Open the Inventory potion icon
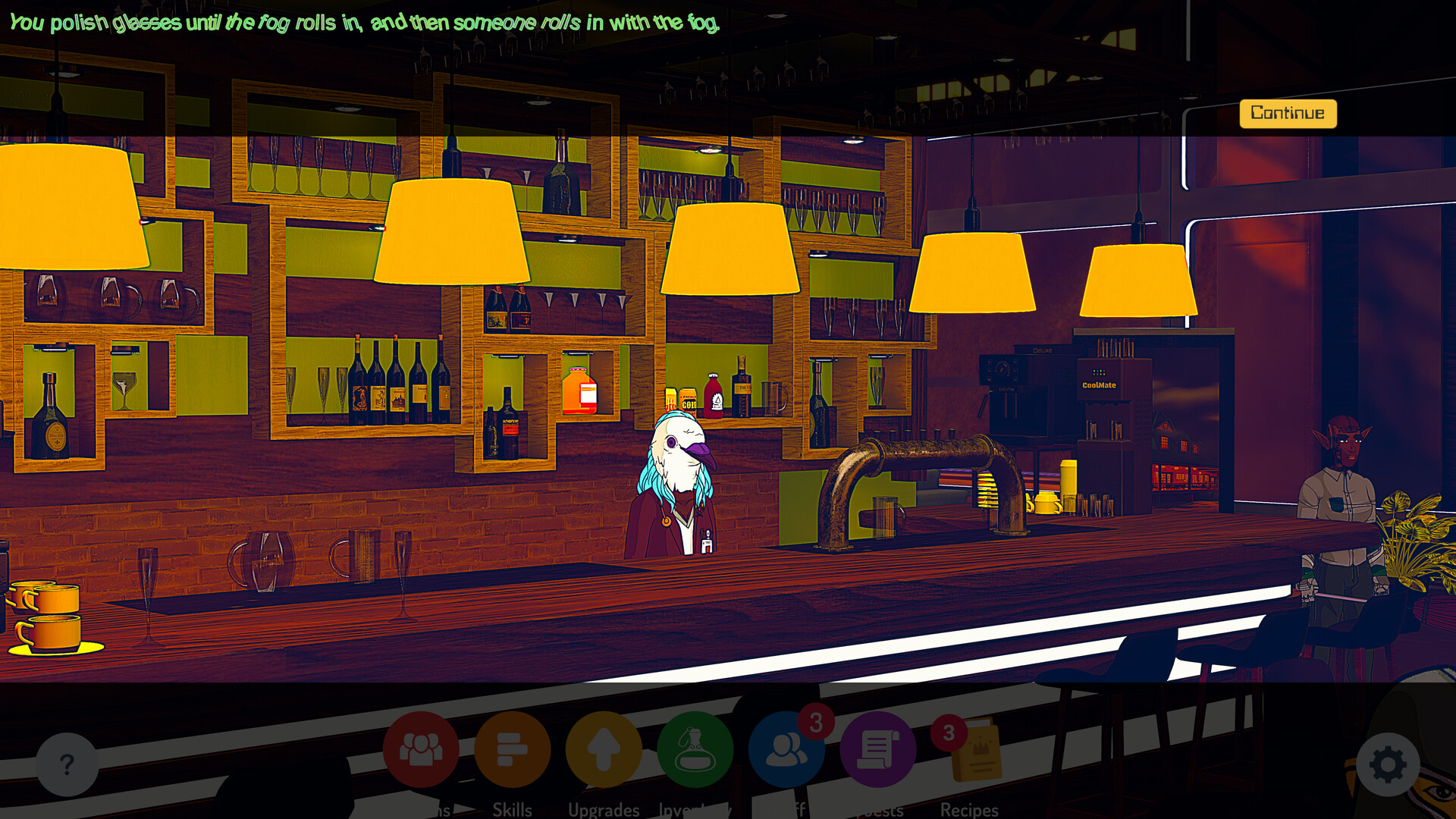The image size is (1456, 819). 696,751
